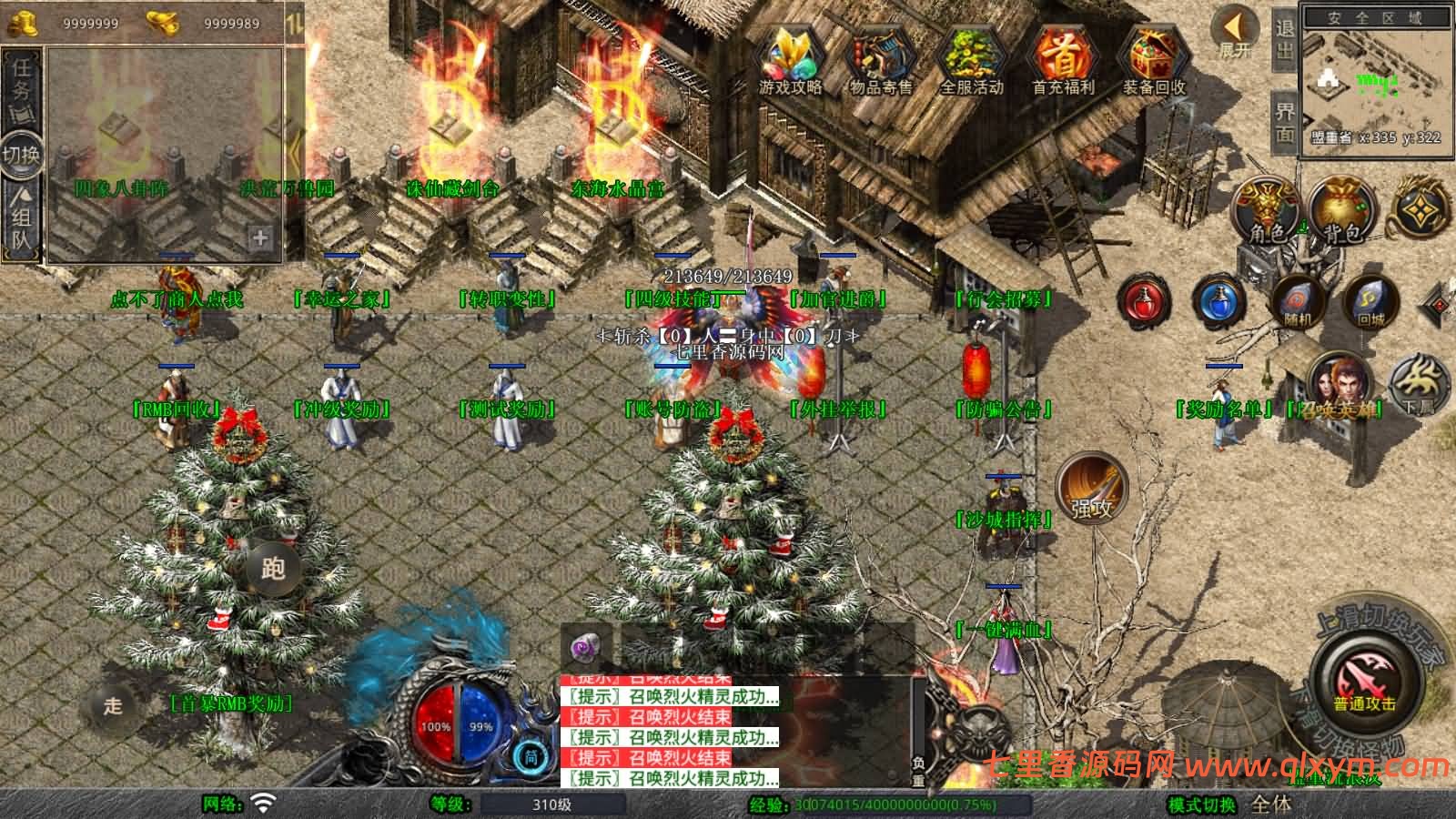Open the 物品寄售 consignment shop
Image resolution: width=1456 pixels, height=819 pixels.
pyautogui.click(x=880, y=59)
